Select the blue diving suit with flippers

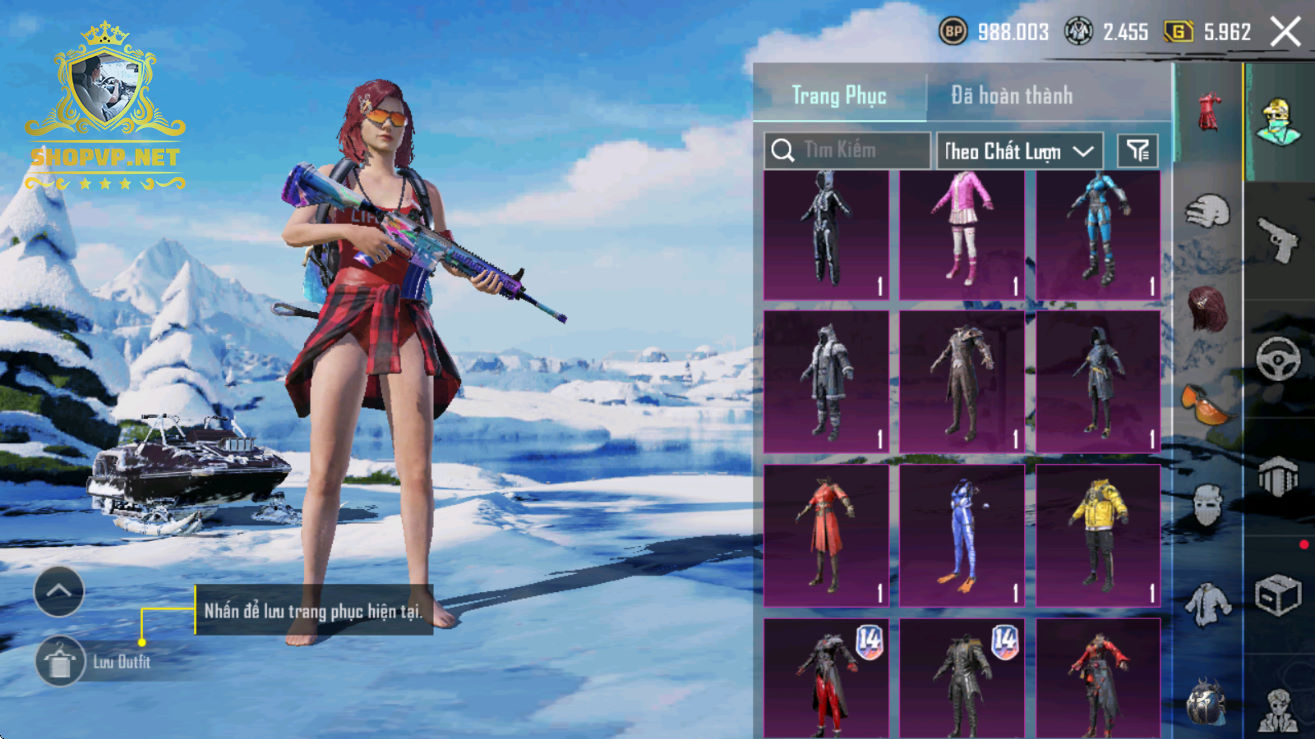pyautogui.click(x=961, y=535)
